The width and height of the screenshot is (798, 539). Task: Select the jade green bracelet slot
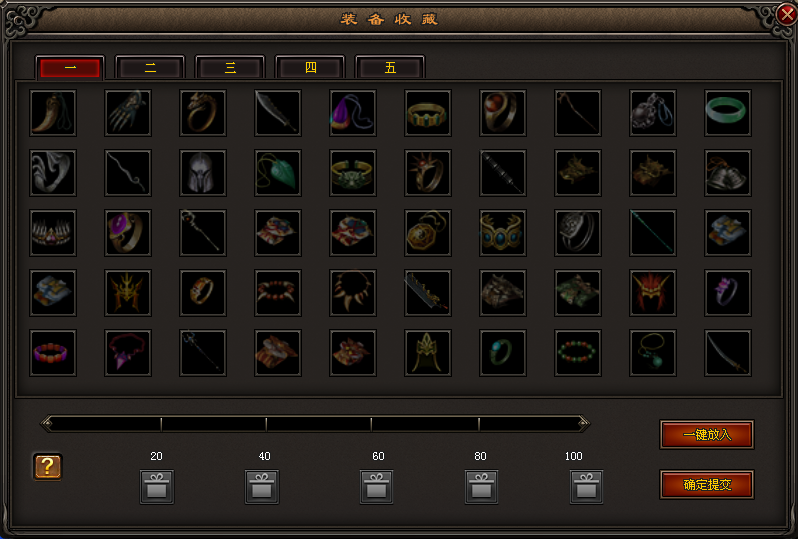728,113
